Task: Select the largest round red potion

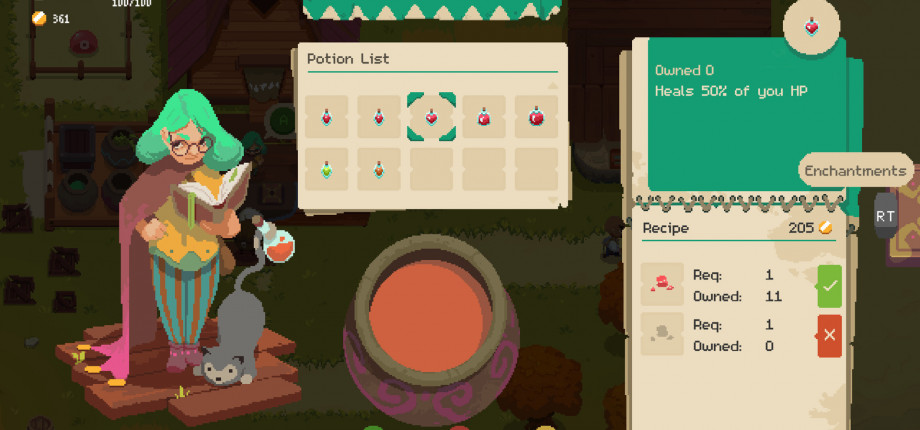Action: [x=535, y=117]
